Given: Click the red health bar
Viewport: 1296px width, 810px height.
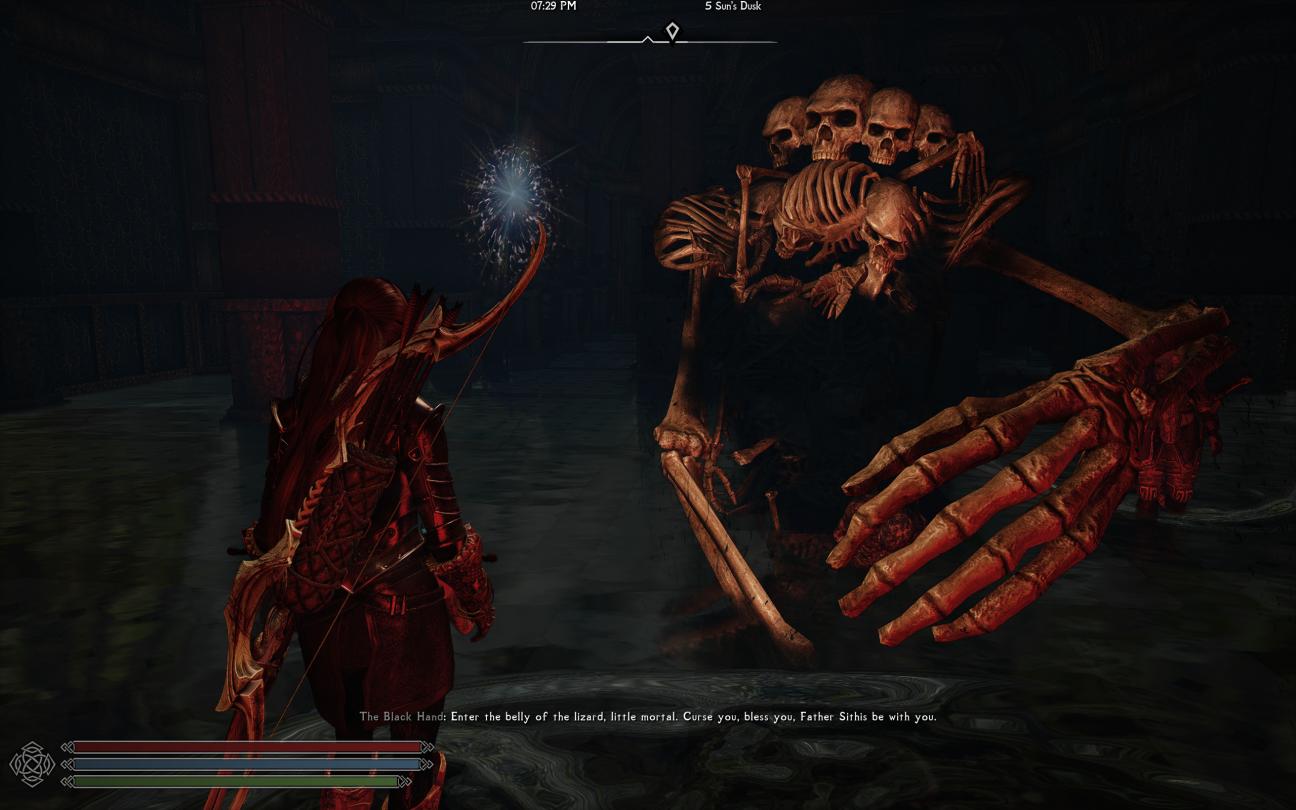Looking at the screenshot, I should click(x=245, y=746).
